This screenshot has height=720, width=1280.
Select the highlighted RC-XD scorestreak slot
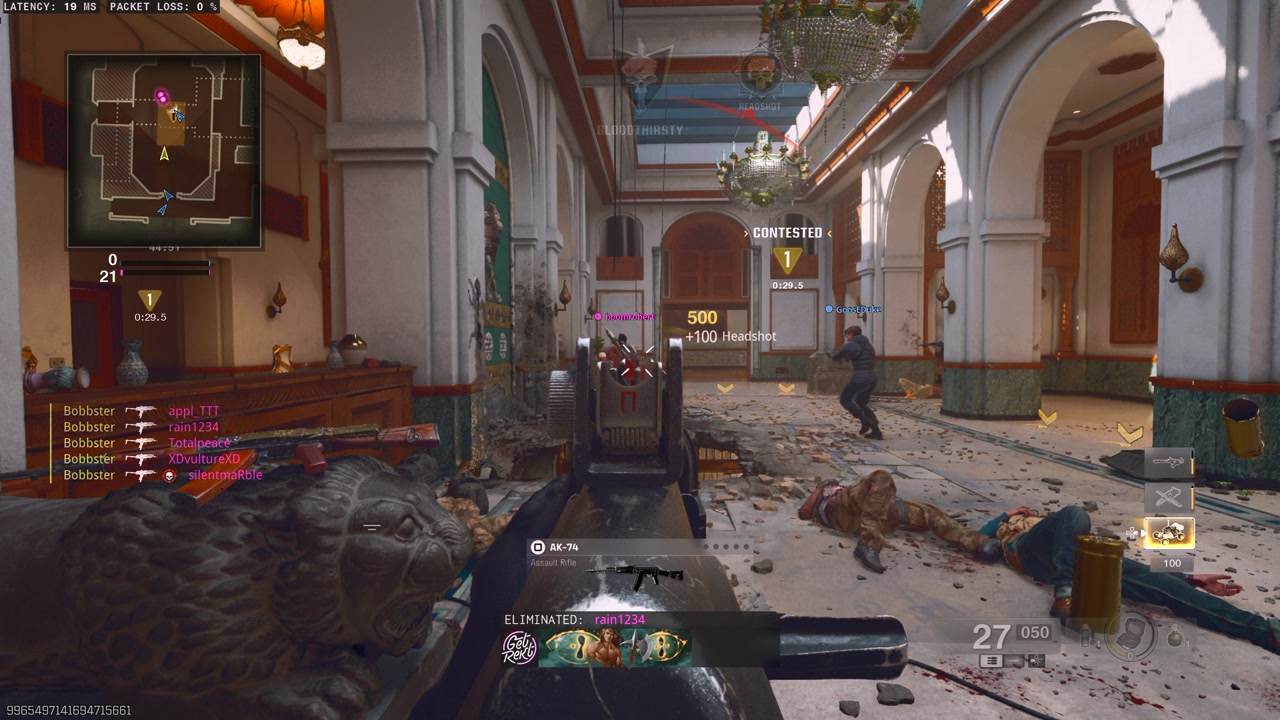tap(1169, 533)
